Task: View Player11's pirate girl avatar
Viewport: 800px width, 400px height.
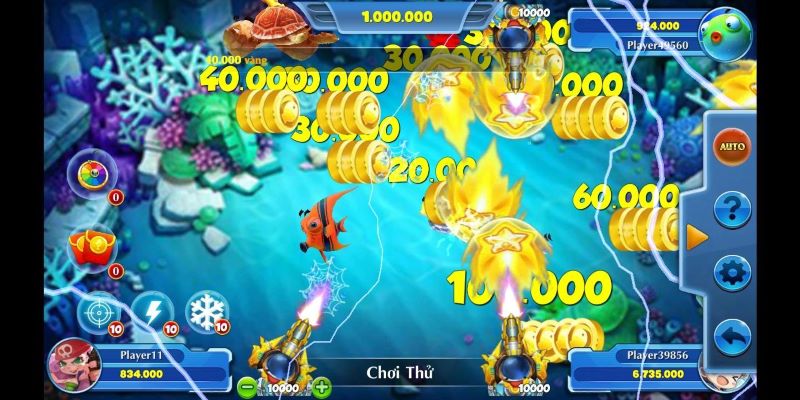Action: [72, 364]
